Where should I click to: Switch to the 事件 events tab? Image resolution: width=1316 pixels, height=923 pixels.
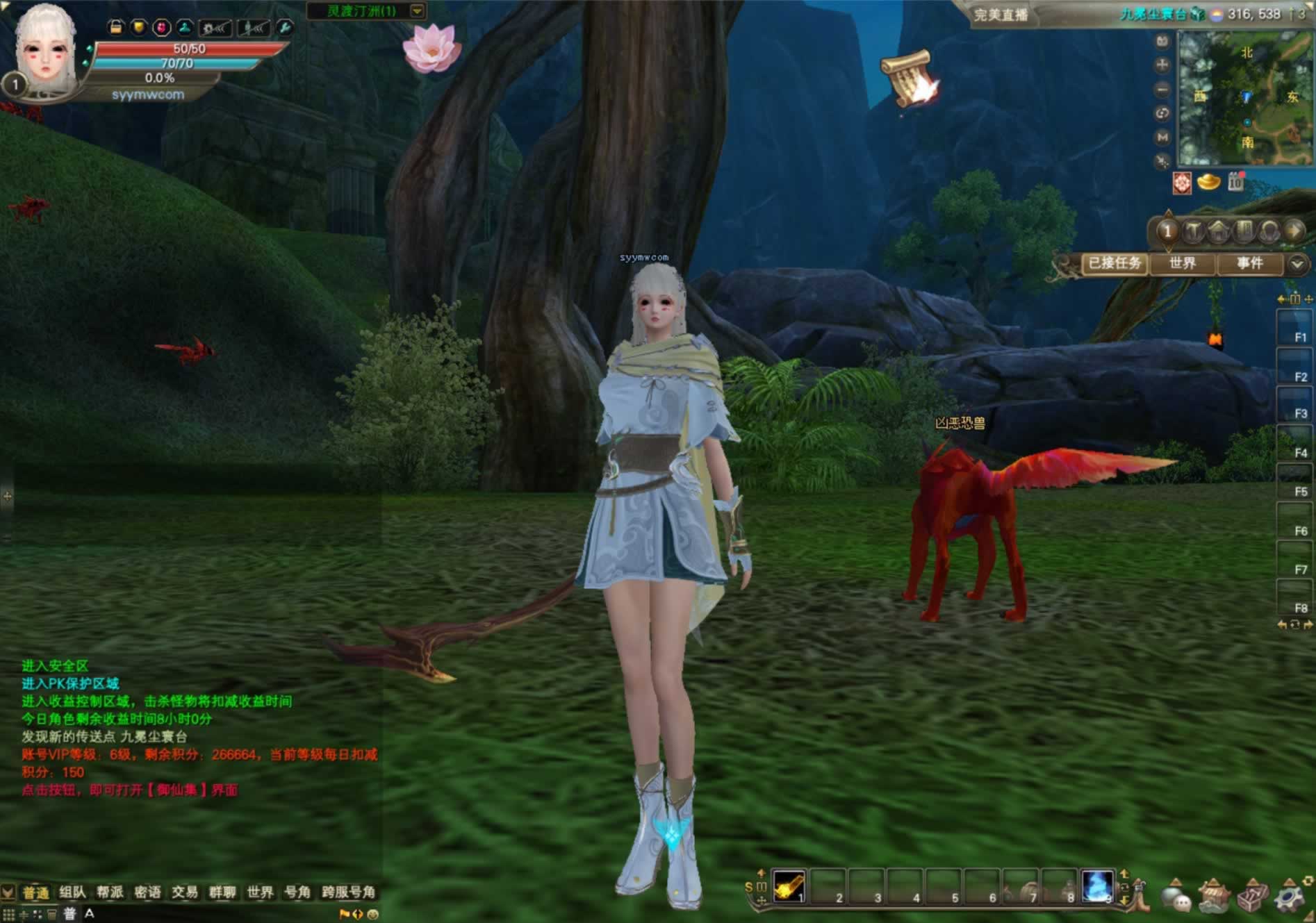pos(1249,263)
